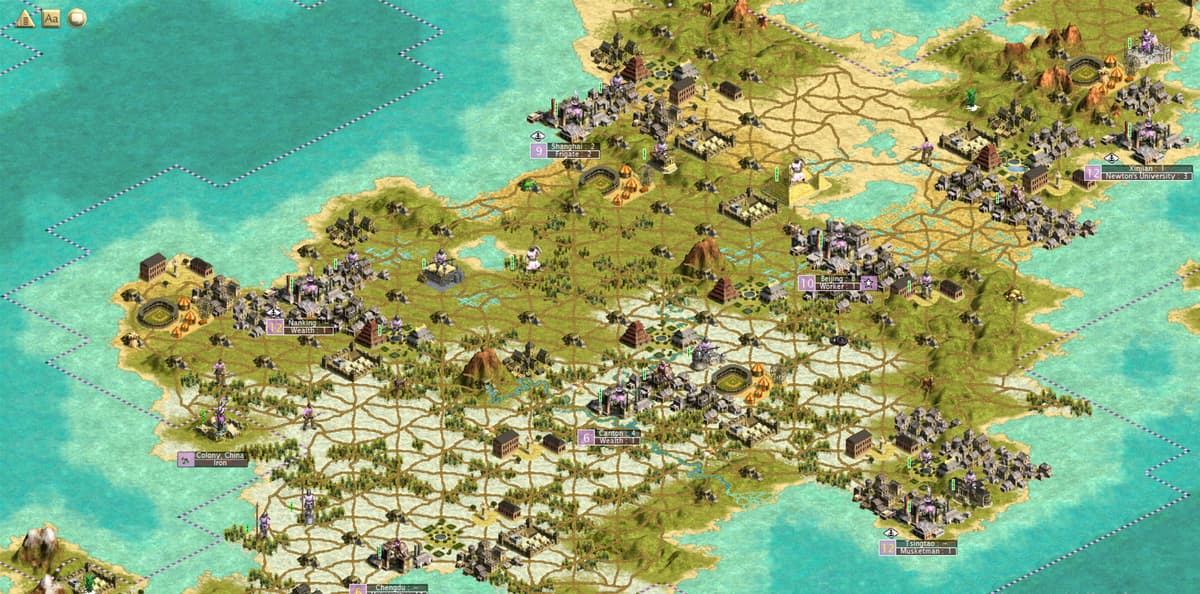Open the Civilopedia "Aa" button
Viewport: 1200px width, 594px height.
click(51, 18)
